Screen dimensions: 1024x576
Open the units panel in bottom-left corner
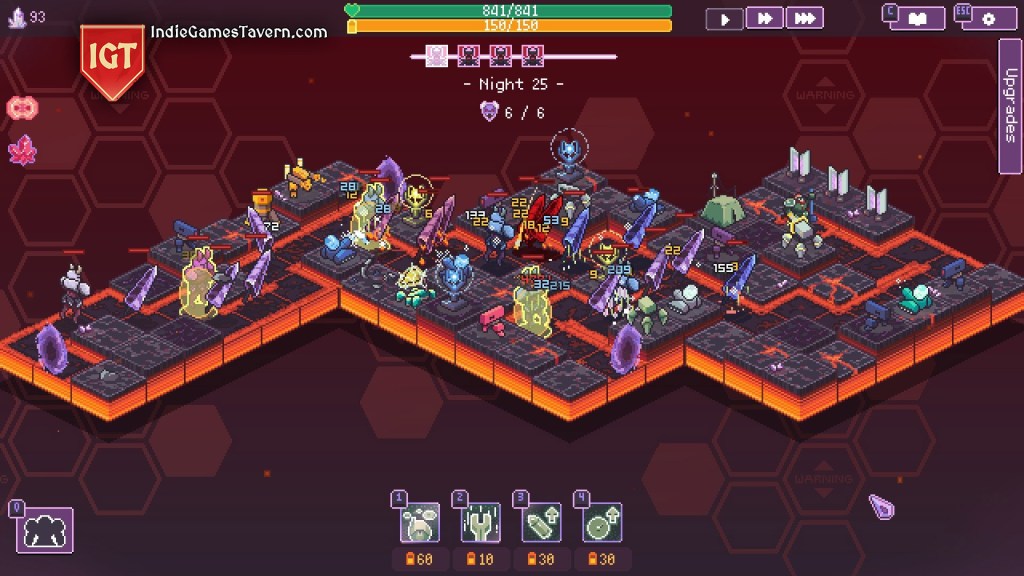(x=45, y=530)
